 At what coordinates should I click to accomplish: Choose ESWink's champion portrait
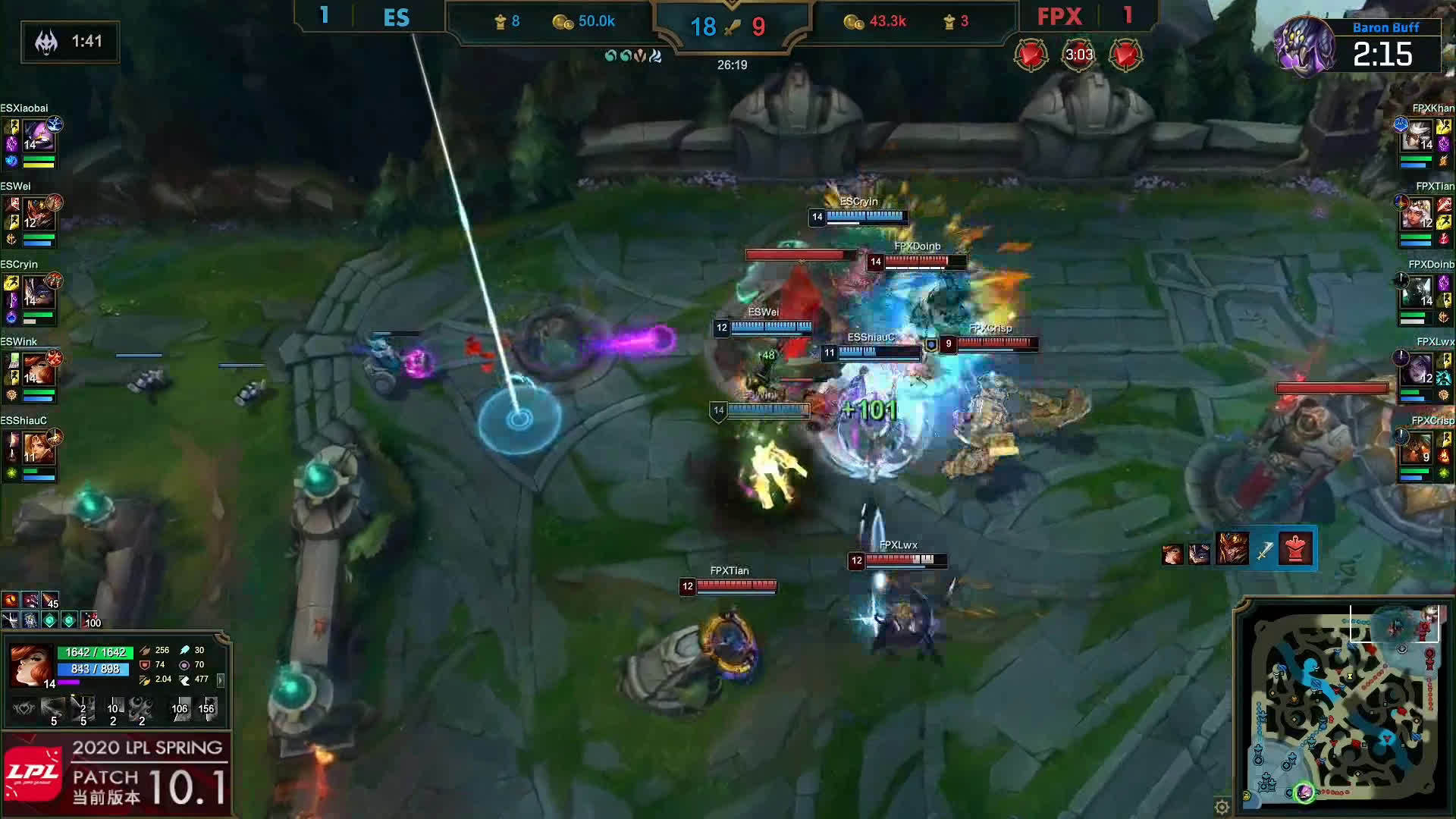coord(36,371)
